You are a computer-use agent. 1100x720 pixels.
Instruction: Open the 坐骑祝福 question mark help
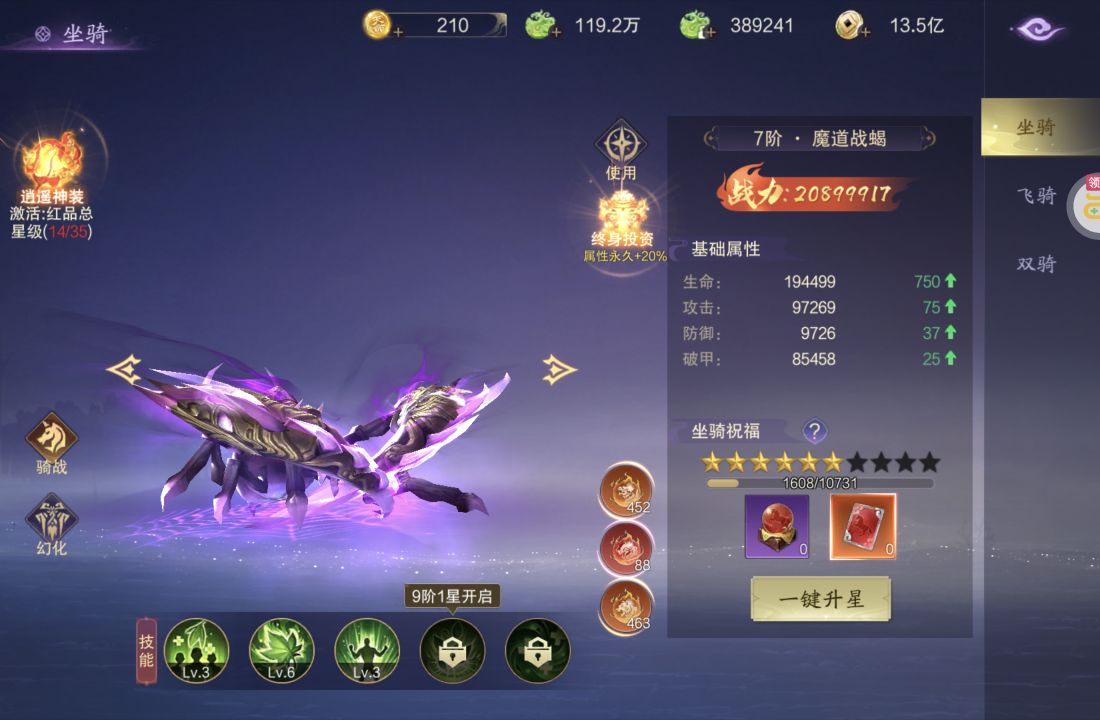click(815, 431)
